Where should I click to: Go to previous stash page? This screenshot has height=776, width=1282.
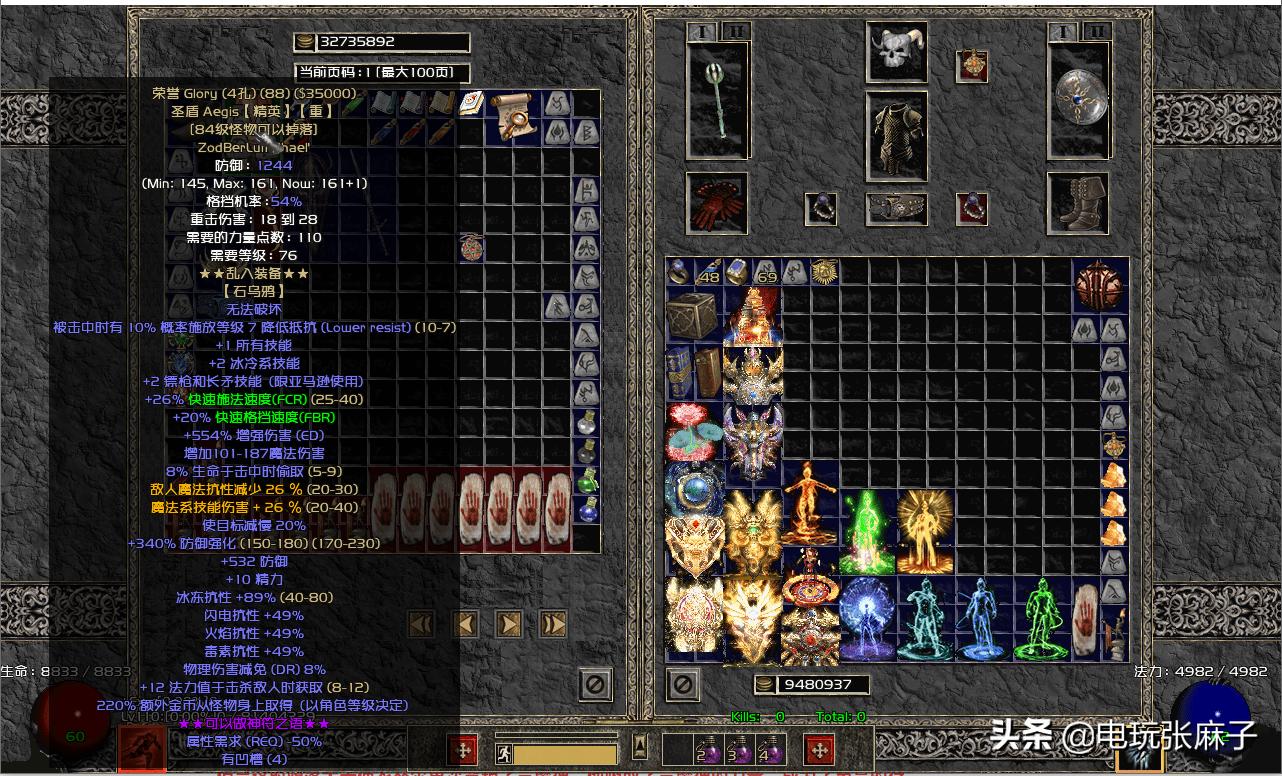click(x=465, y=625)
